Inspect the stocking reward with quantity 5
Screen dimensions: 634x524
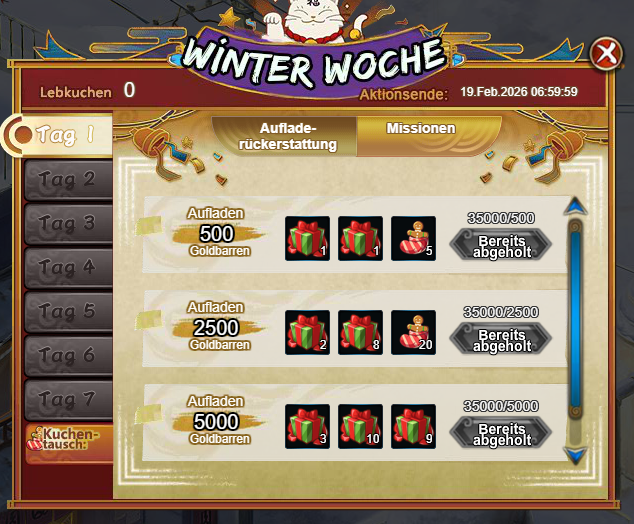point(412,238)
